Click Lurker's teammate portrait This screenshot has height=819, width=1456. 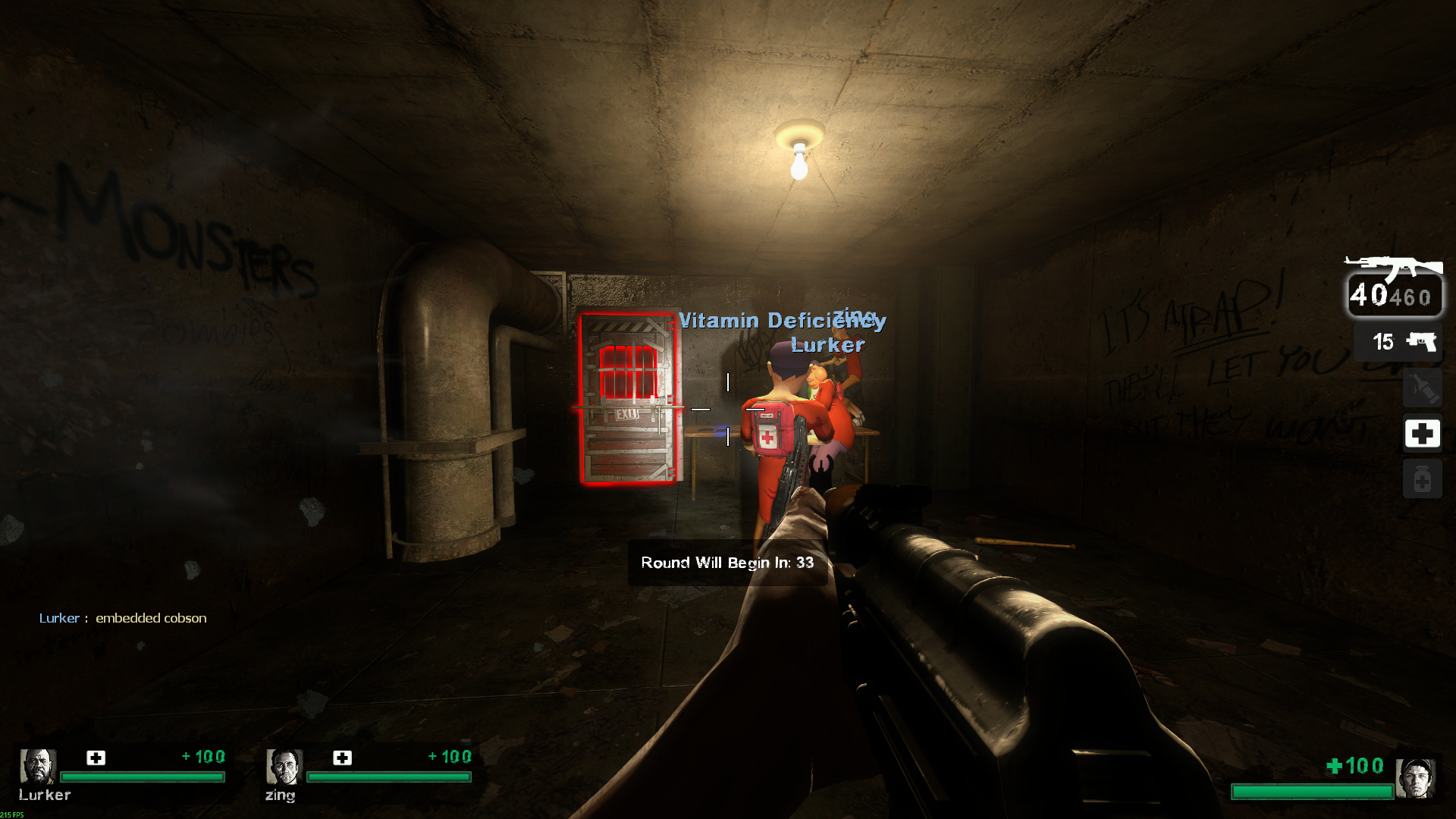37,767
